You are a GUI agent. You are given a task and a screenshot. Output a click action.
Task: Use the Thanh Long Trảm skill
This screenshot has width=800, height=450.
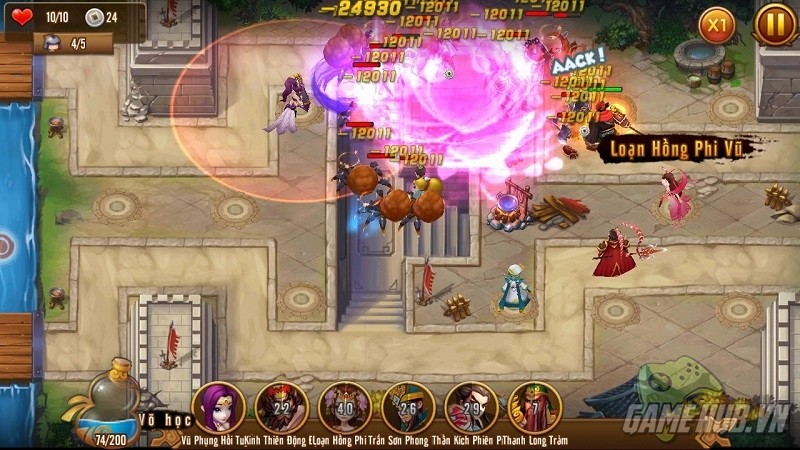(x=535, y=406)
